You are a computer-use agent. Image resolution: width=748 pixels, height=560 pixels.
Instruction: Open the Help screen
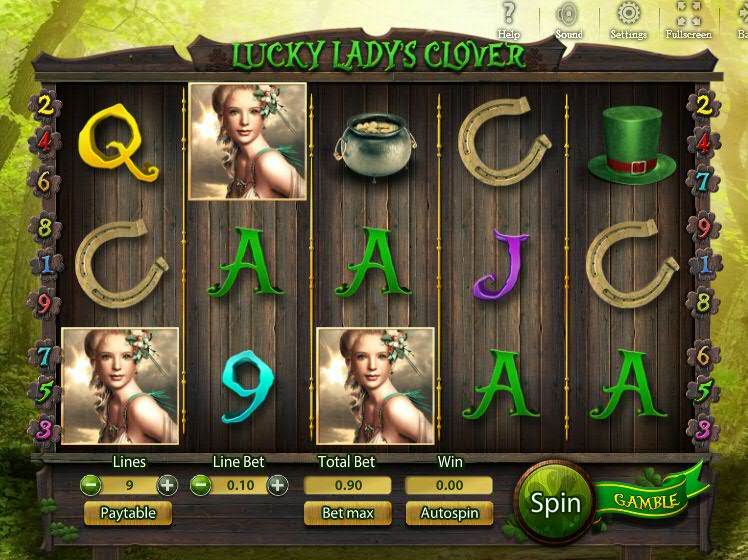point(509,19)
